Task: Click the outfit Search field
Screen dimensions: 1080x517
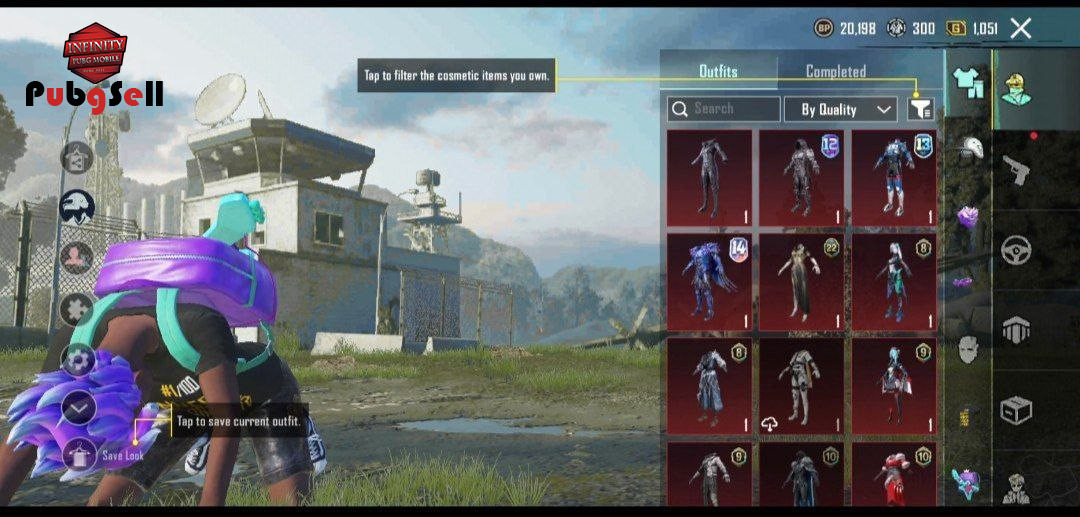Action: (x=724, y=109)
